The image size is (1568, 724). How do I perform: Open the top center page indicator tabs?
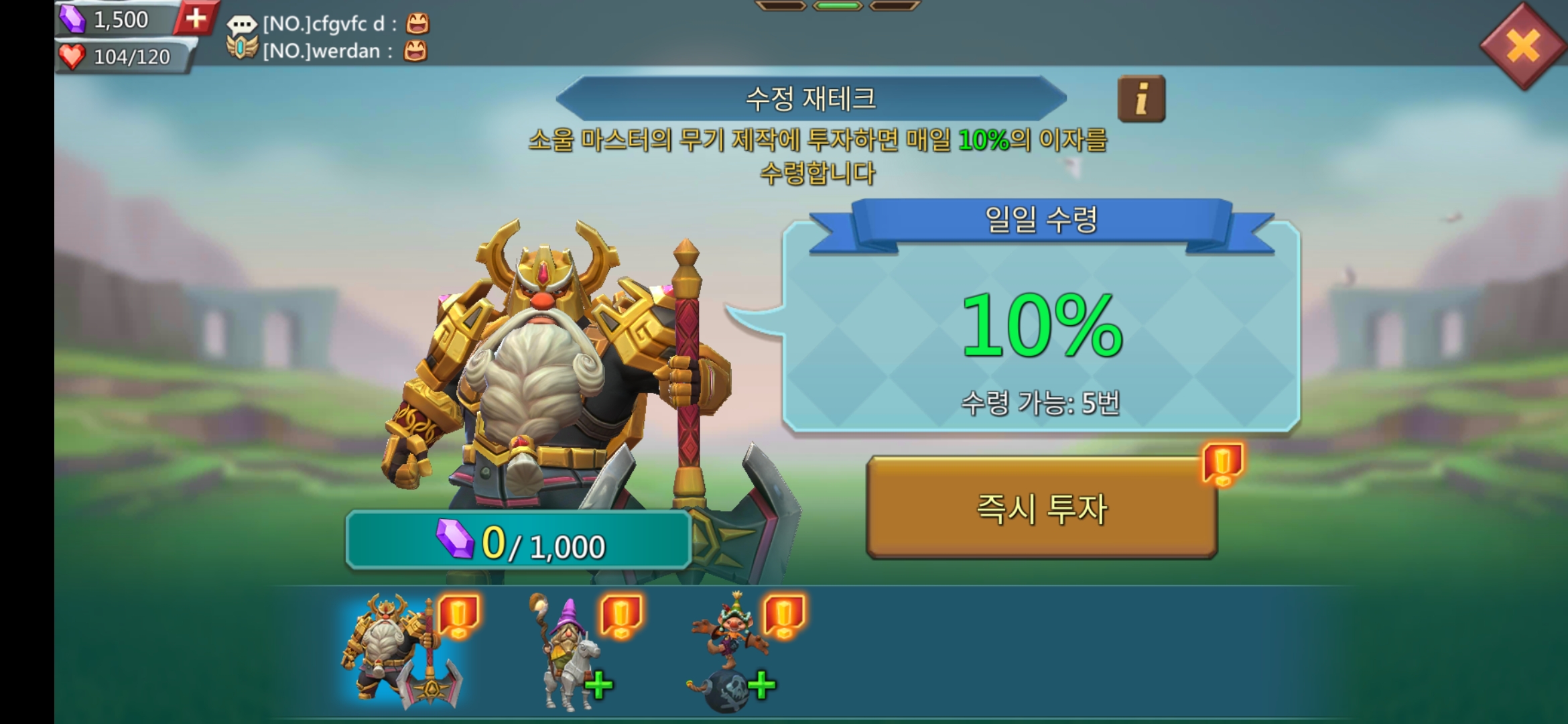[x=838, y=7]
